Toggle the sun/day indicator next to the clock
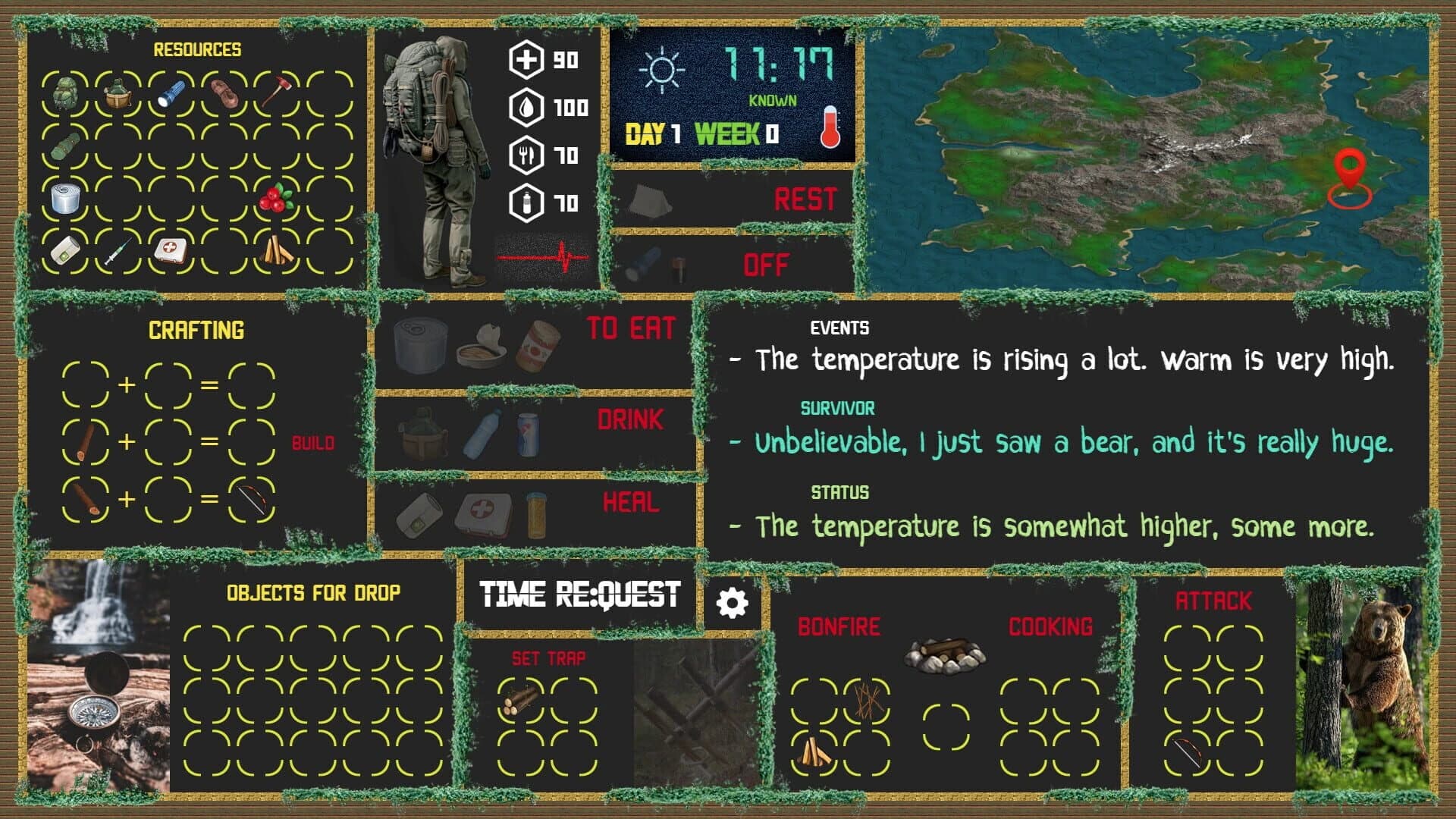The height and width of the screenshot is (819, 1456). pos(661,68)
